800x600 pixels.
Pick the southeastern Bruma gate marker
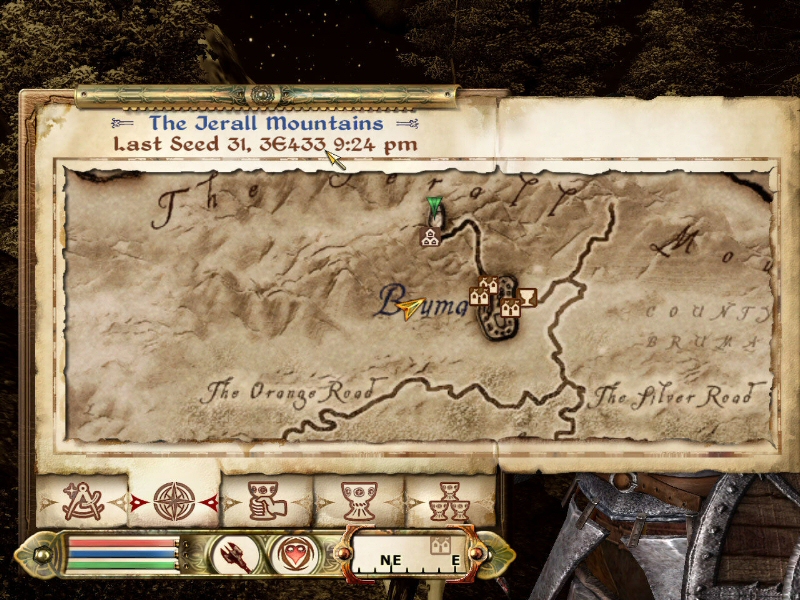point(510,308)
